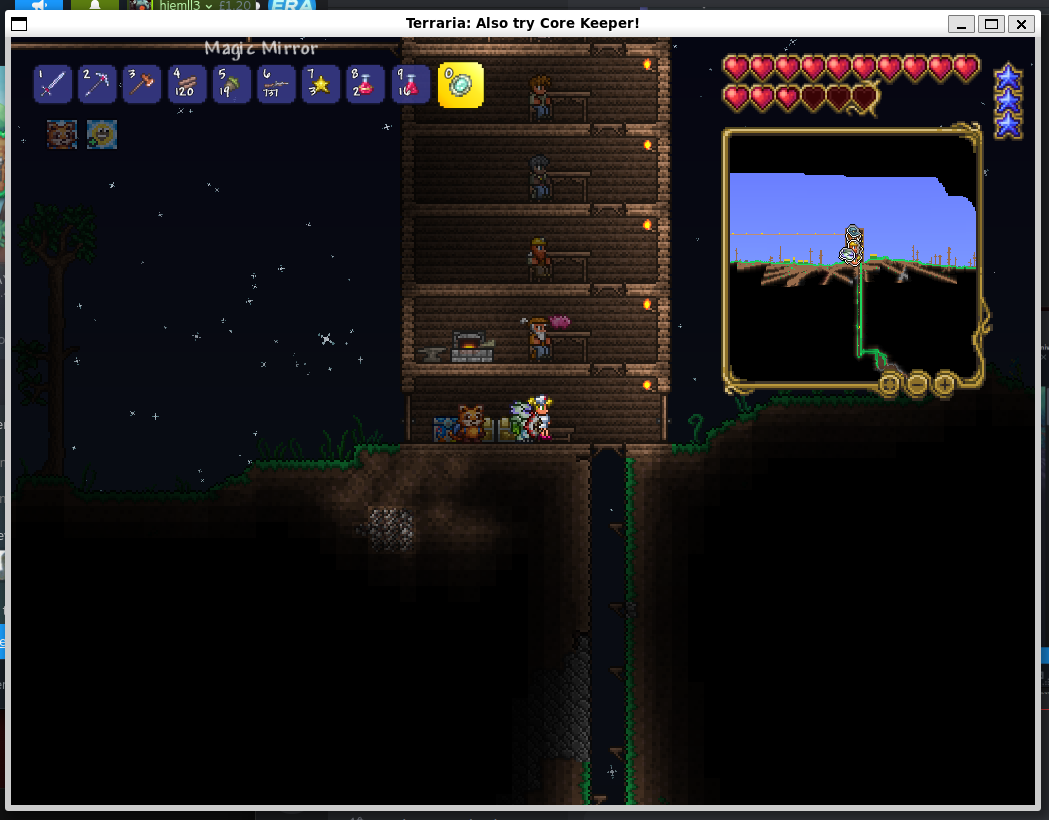Select the fallen star hotbar slot
The image size is (1049, 820).
click(x=321, y=85)
